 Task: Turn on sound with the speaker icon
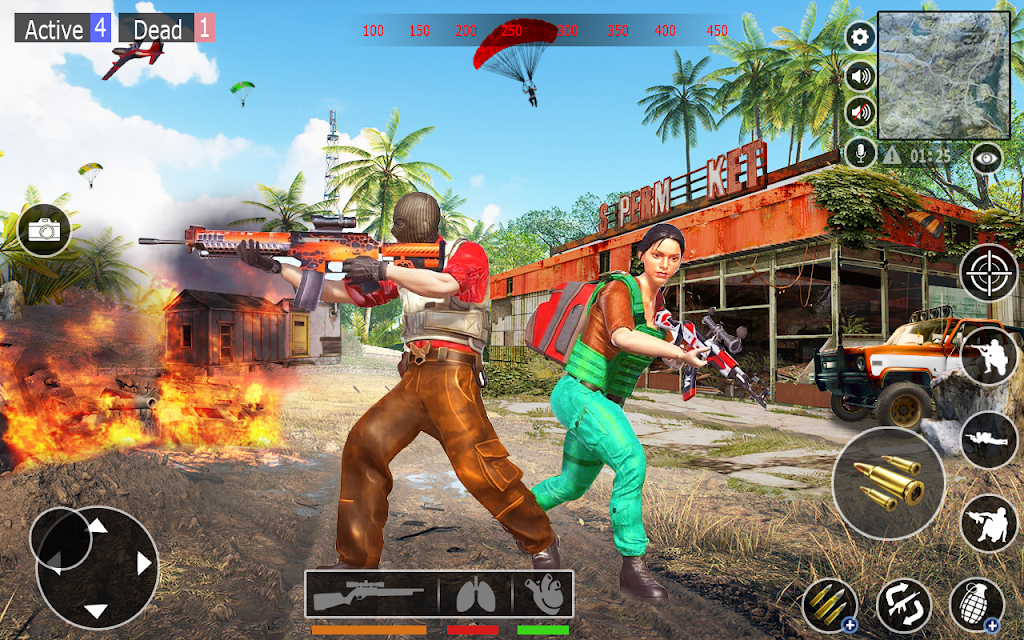pyautogui.click(x=860, y=75)
